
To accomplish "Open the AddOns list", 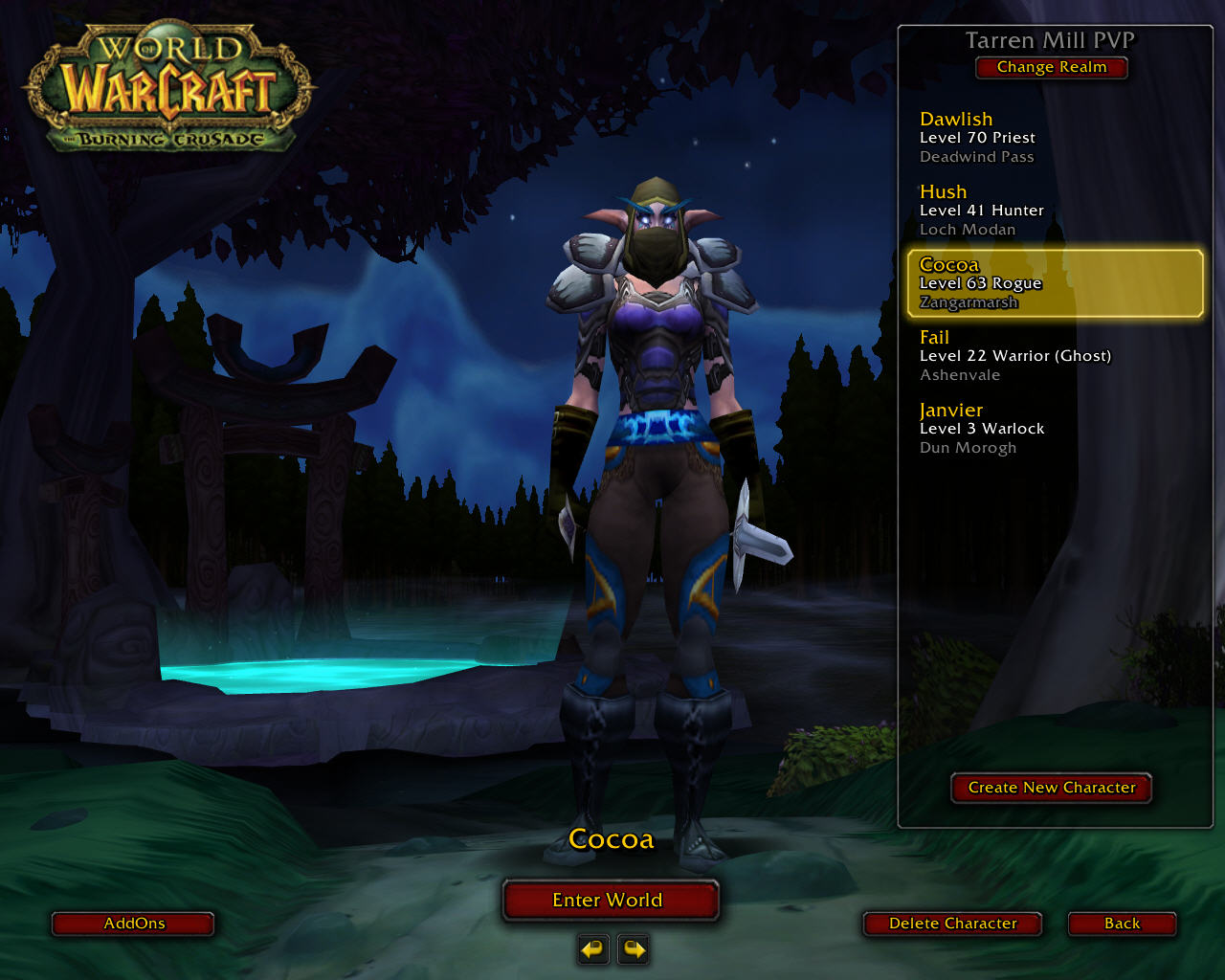I will tap(133, 924).
